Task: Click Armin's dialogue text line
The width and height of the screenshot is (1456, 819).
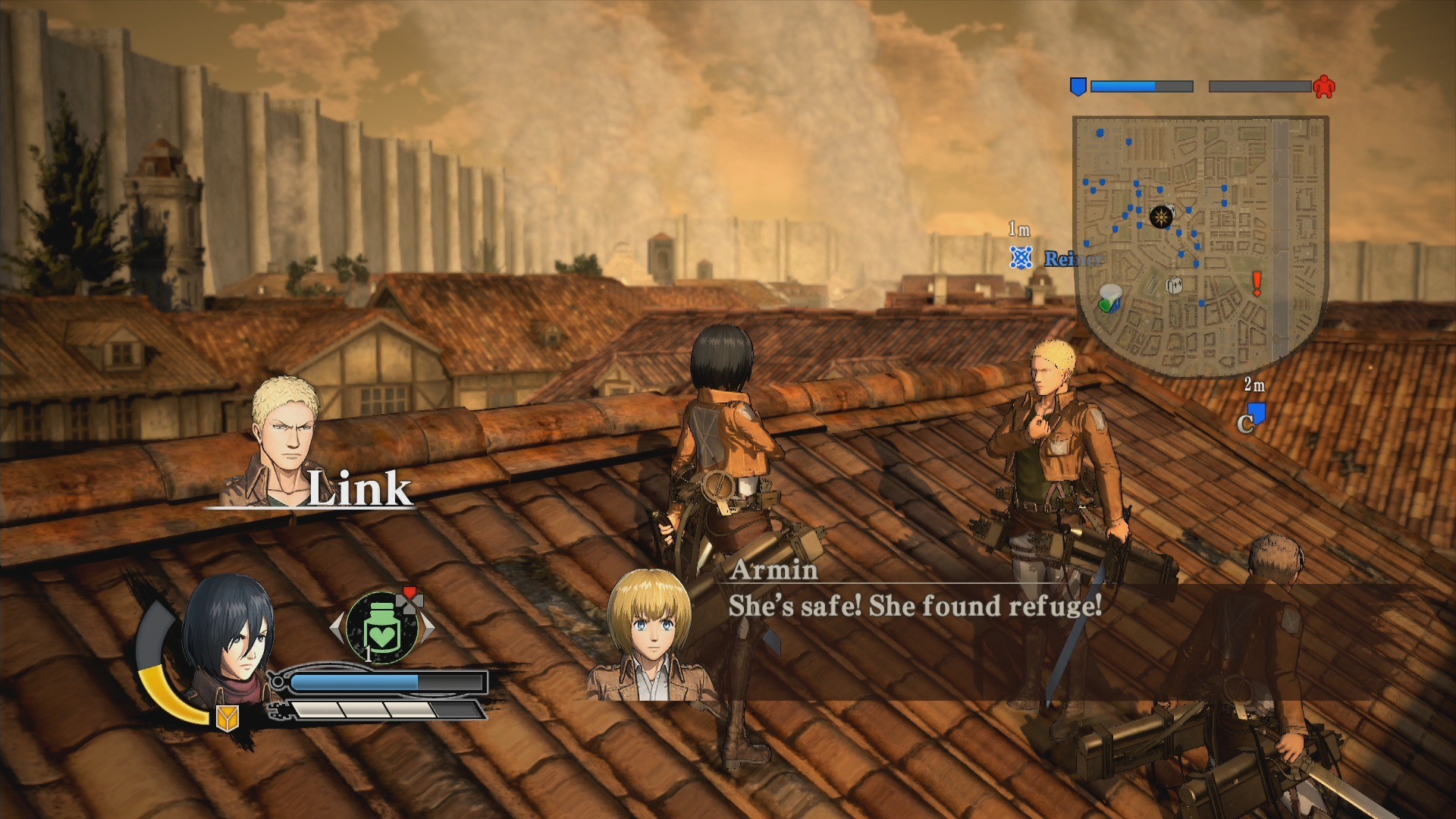Action: [x=913, y=607]
